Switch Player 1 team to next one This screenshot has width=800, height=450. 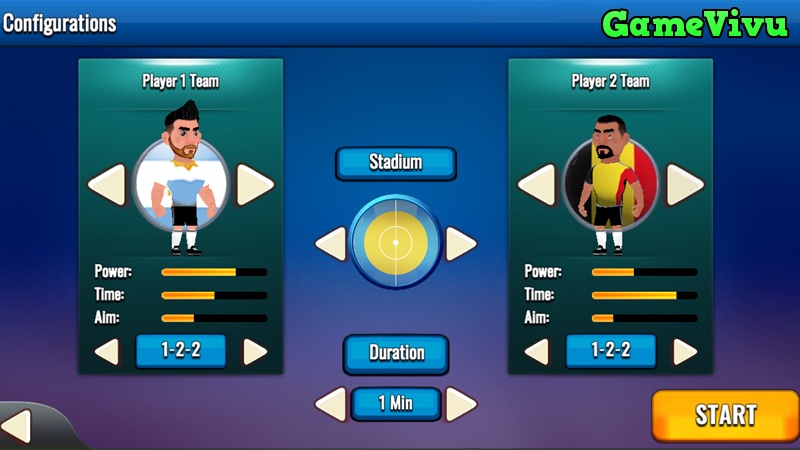[255, 185]
